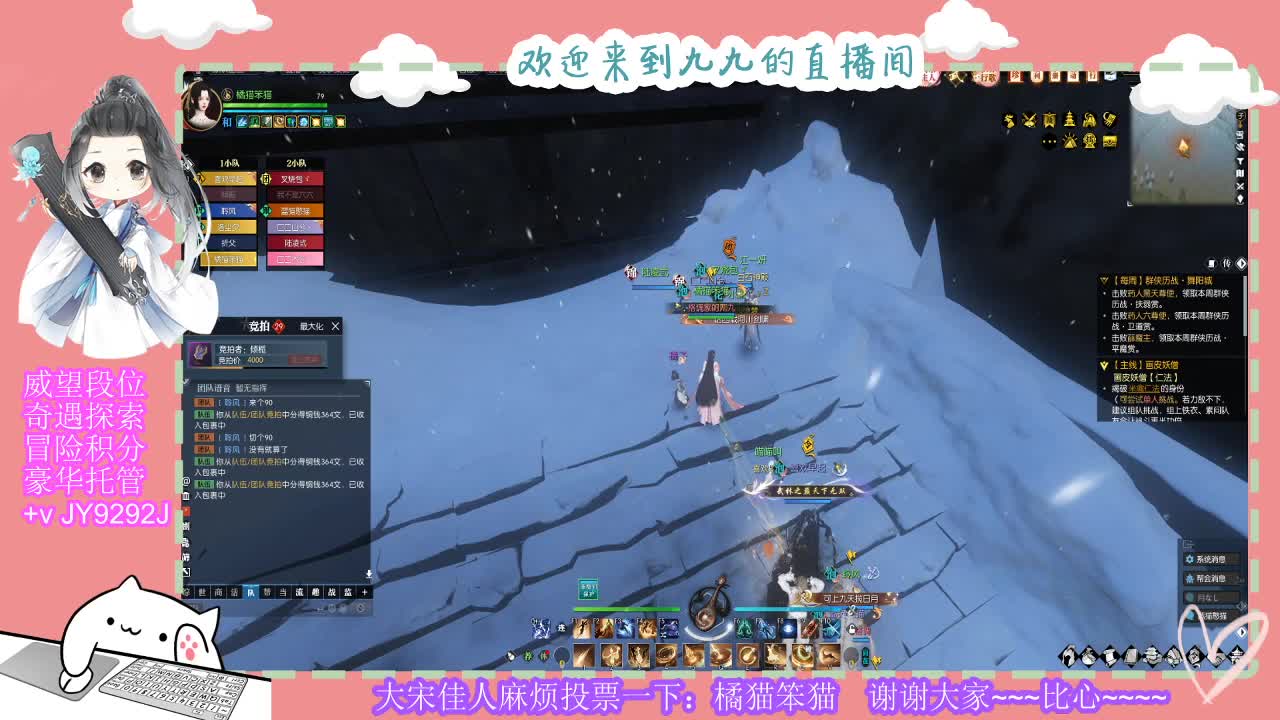The height and width of the screenshot is (720, 1280).
Task: Click the 最大化 button on the auction window
Action: [311, 326]
